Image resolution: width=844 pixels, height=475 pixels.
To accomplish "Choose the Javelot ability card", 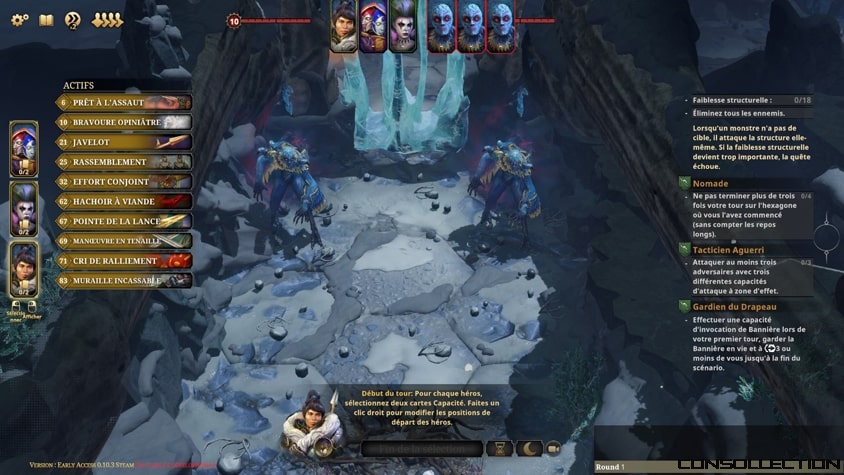I will (124, 142).
